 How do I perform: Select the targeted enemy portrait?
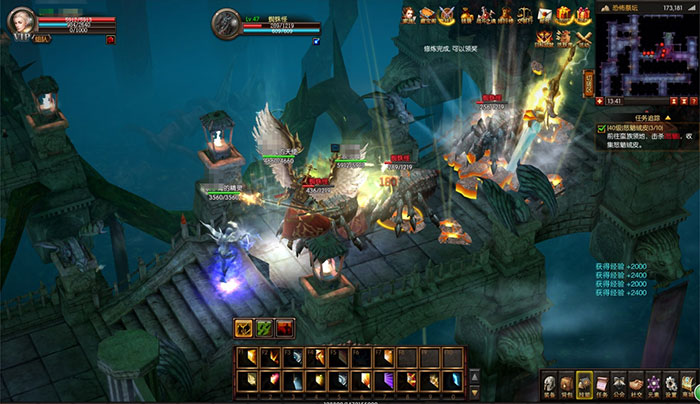226,23
